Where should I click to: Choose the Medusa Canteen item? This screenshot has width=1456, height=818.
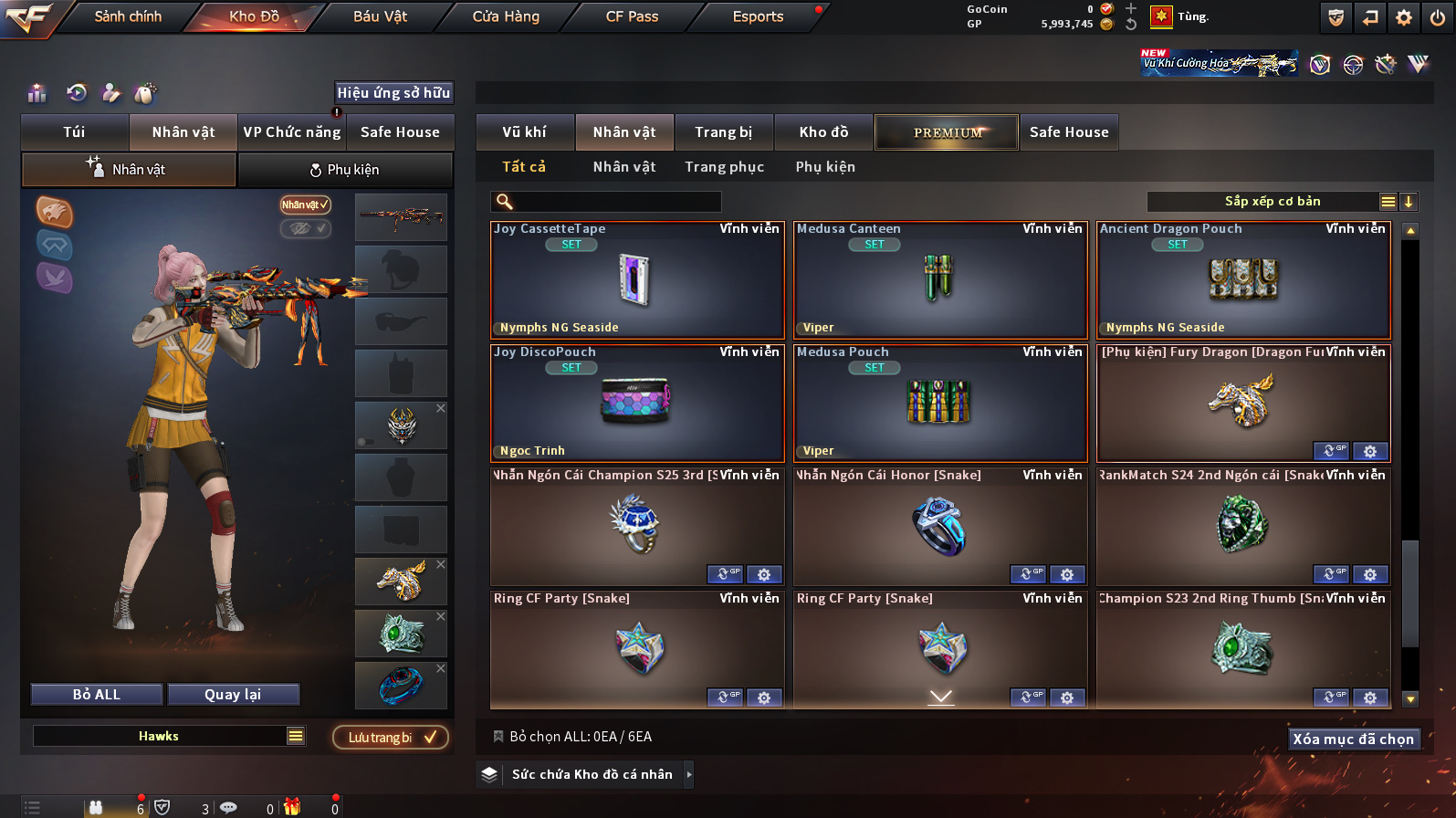940,280
